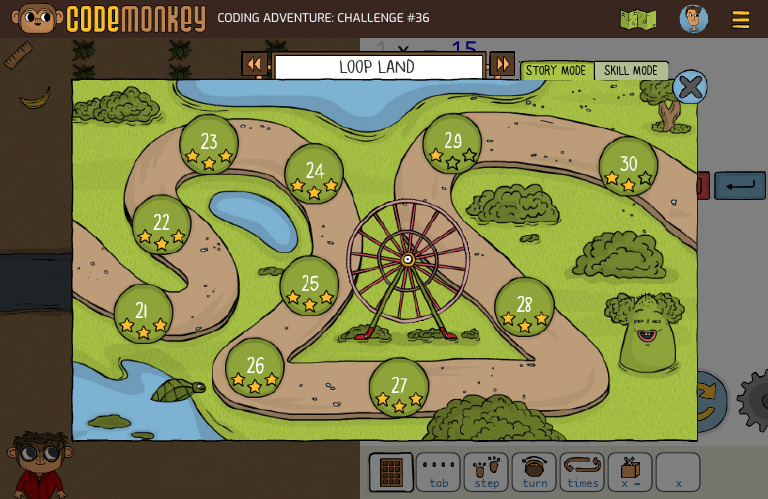The width and height of the screenshot is (768, 499).
Task: Select level 30 on the map
Action: point(628,167)
